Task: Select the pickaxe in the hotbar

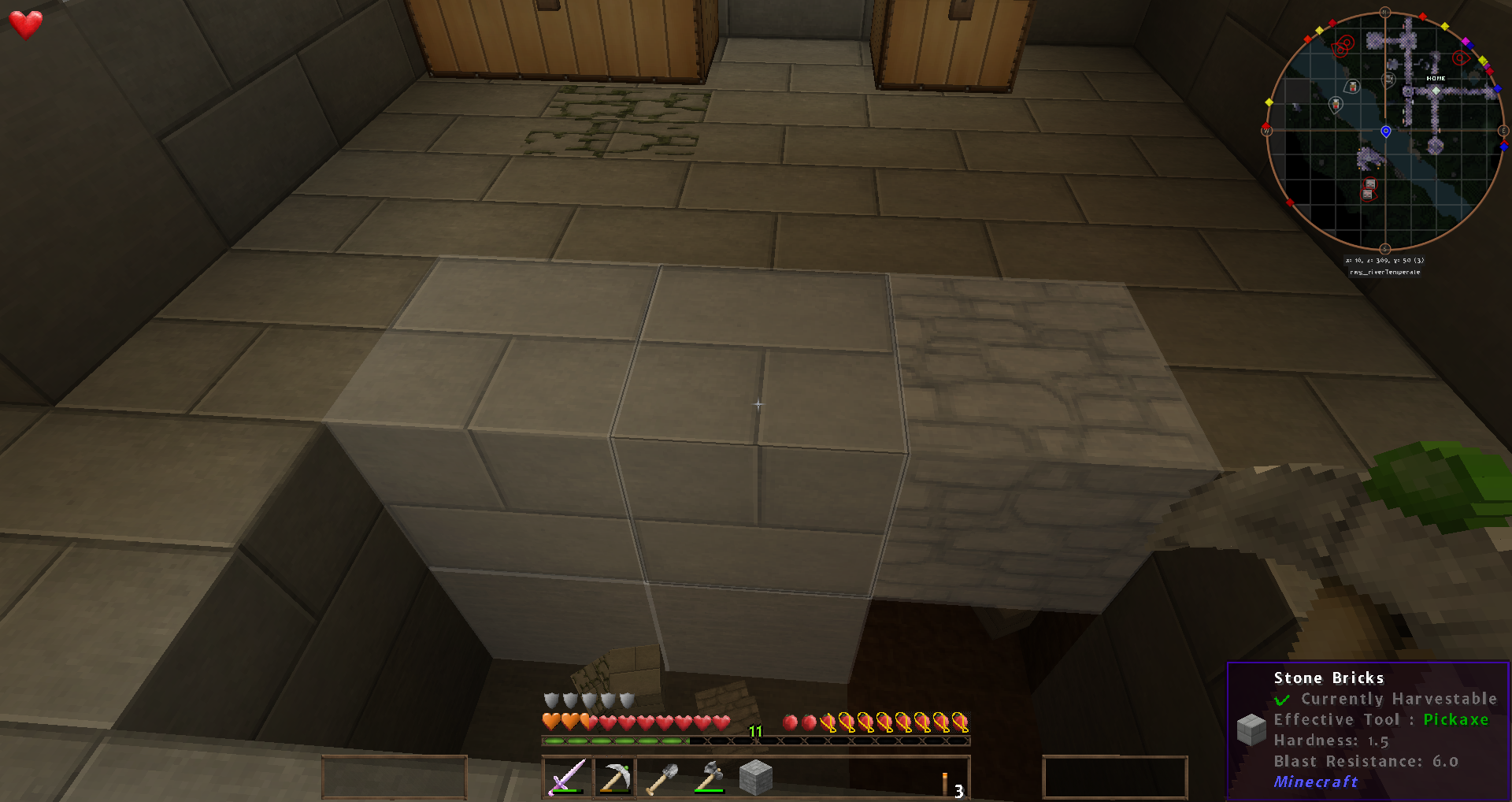Action: click(613, 778)
